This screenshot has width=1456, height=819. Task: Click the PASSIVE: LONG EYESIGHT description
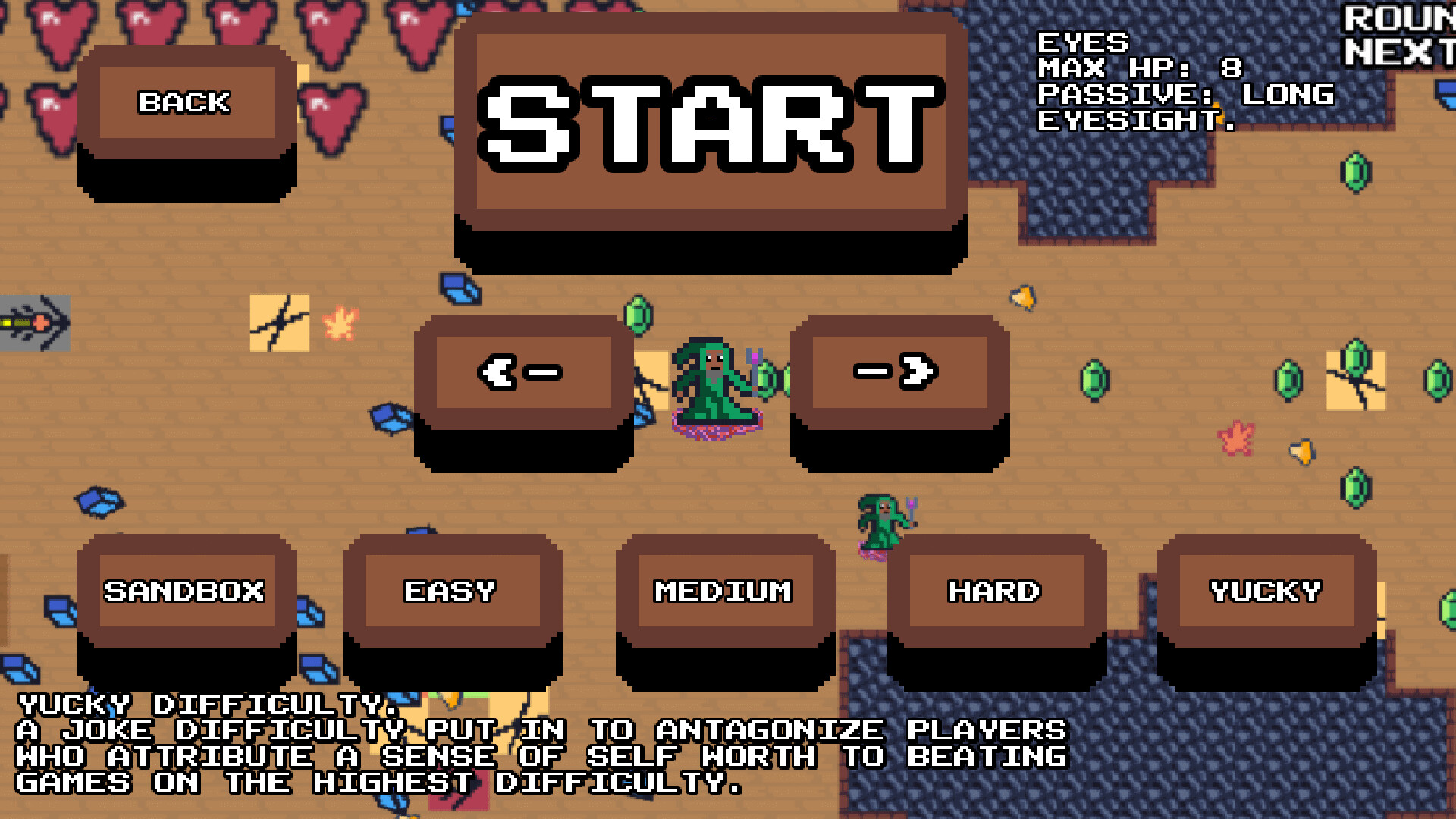point(1183,106)
